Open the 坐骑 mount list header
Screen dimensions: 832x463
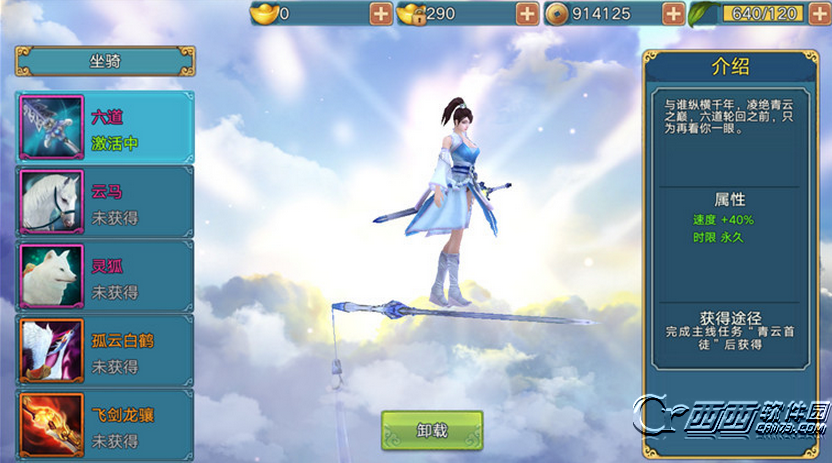(x=105, y=60)
